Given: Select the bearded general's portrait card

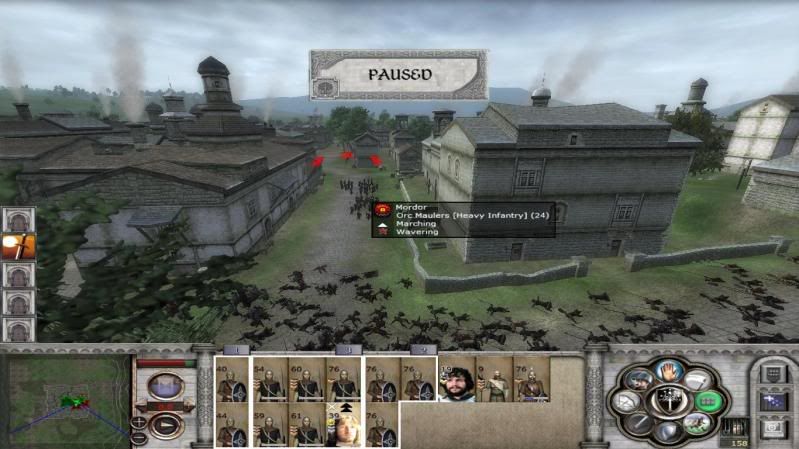Looking at the screenshot, I should pyautogui.click(x=457, y=380).
